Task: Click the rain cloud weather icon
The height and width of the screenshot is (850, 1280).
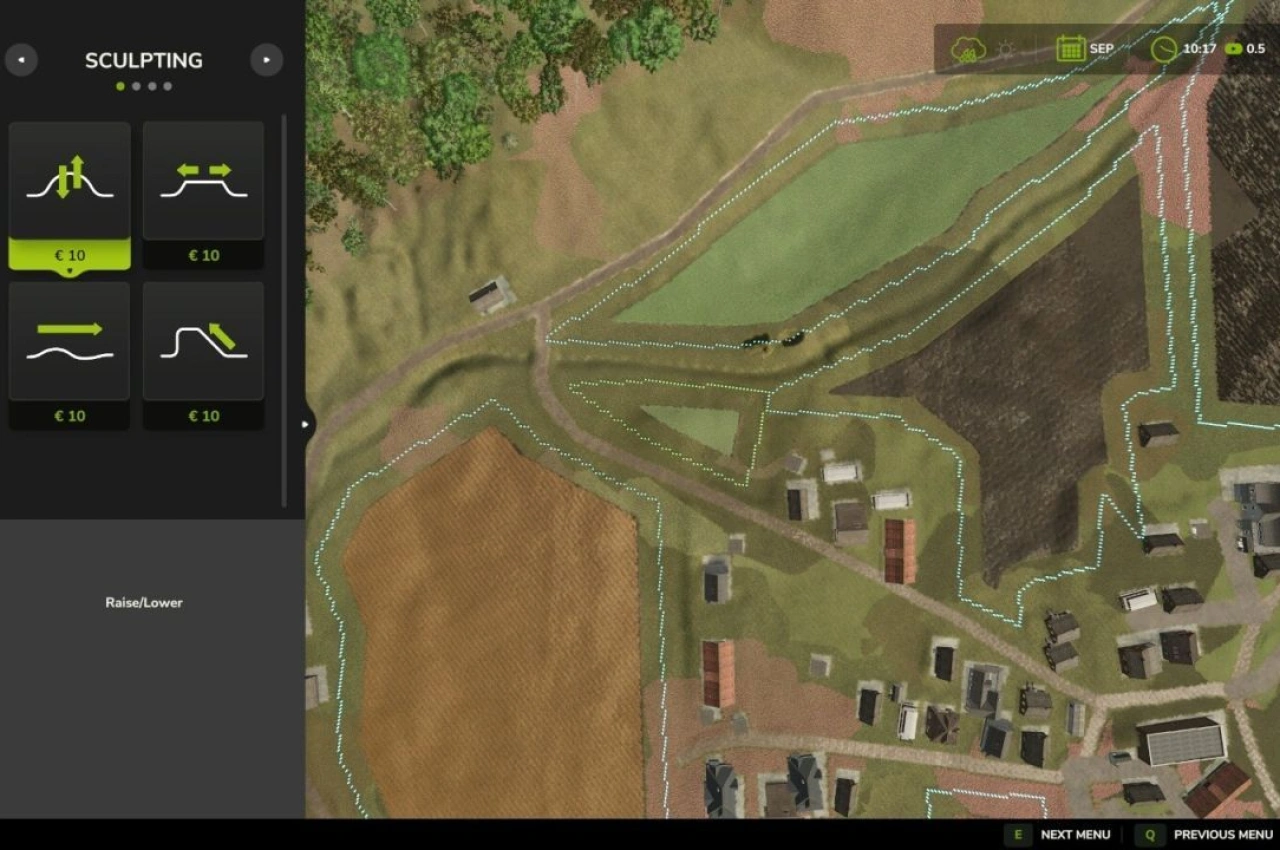Action: coord(968,46)
